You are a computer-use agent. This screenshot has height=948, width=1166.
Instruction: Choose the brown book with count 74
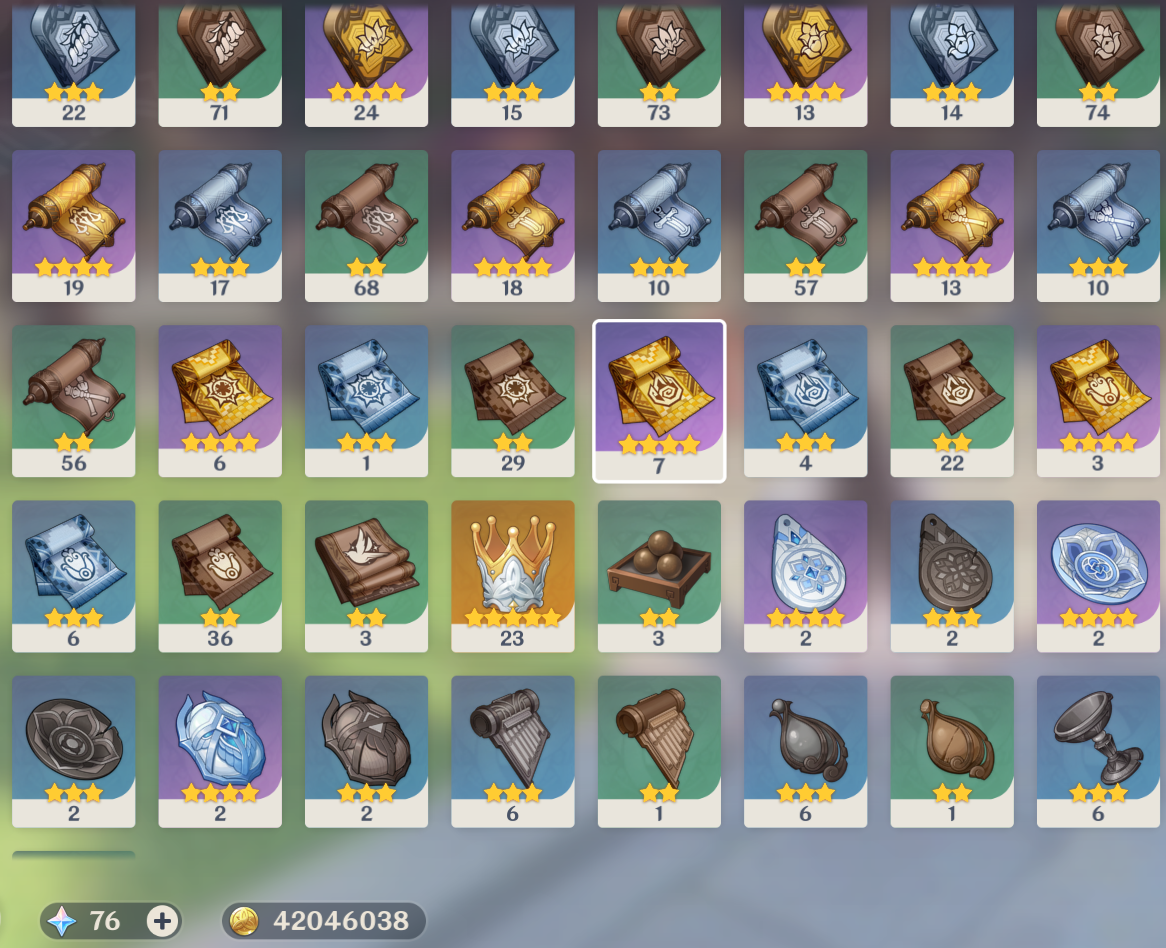[1097, 60]
